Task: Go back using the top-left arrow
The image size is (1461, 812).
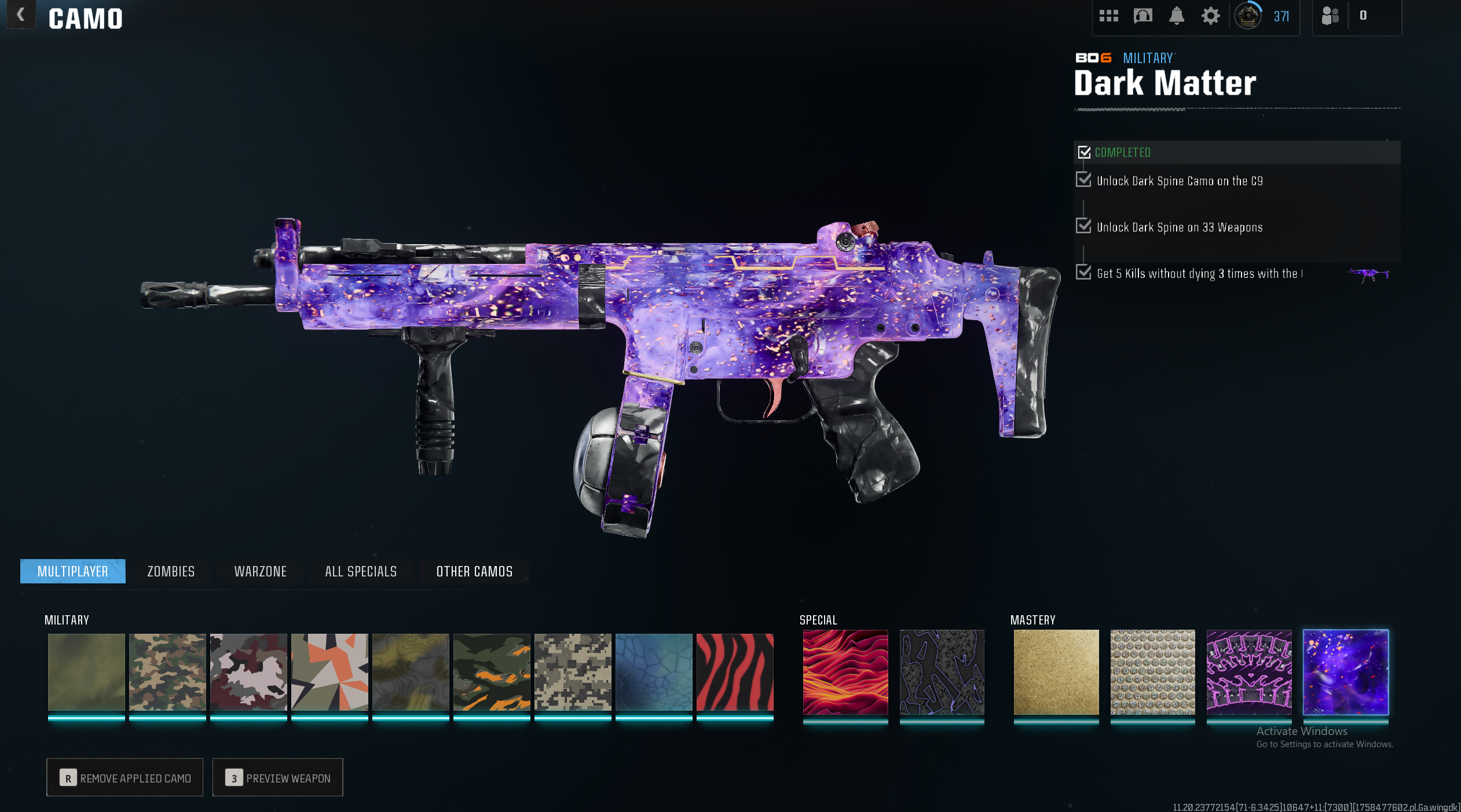Action: coord(21,15)
